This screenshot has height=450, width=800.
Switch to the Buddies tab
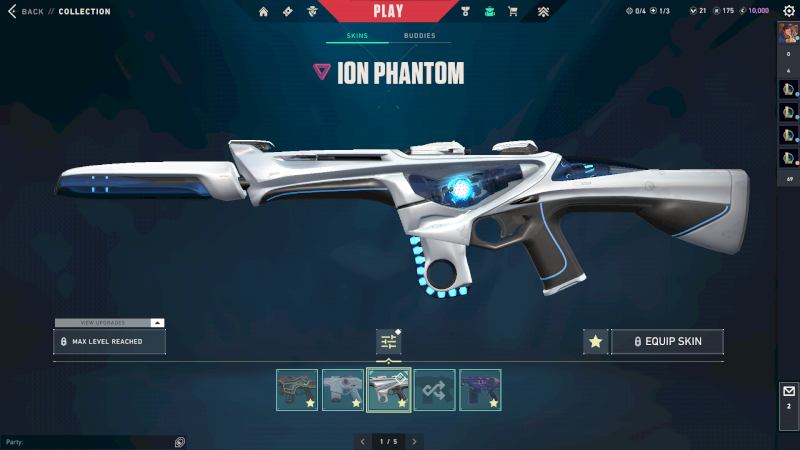coord(419,36)
